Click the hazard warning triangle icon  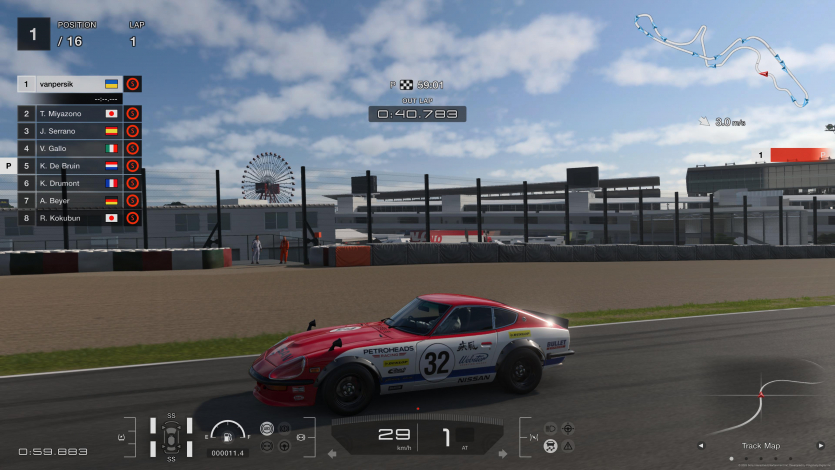click(x=568, y=446)
